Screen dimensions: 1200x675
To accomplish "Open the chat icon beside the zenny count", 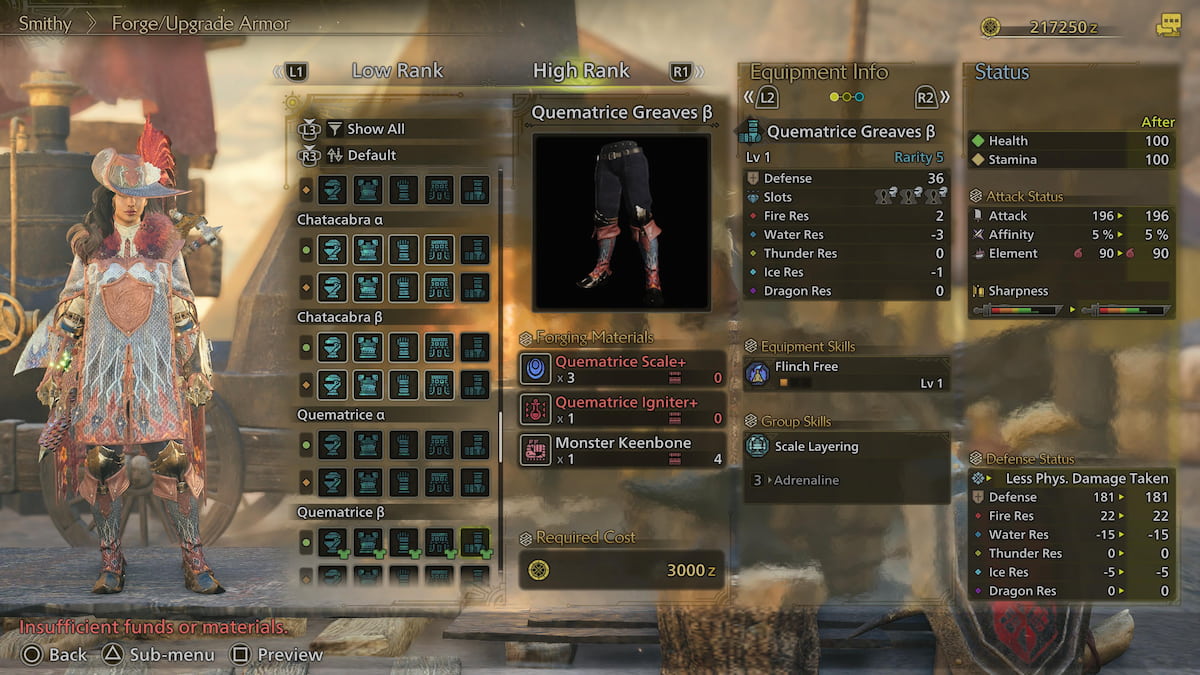I will 1167,26.
